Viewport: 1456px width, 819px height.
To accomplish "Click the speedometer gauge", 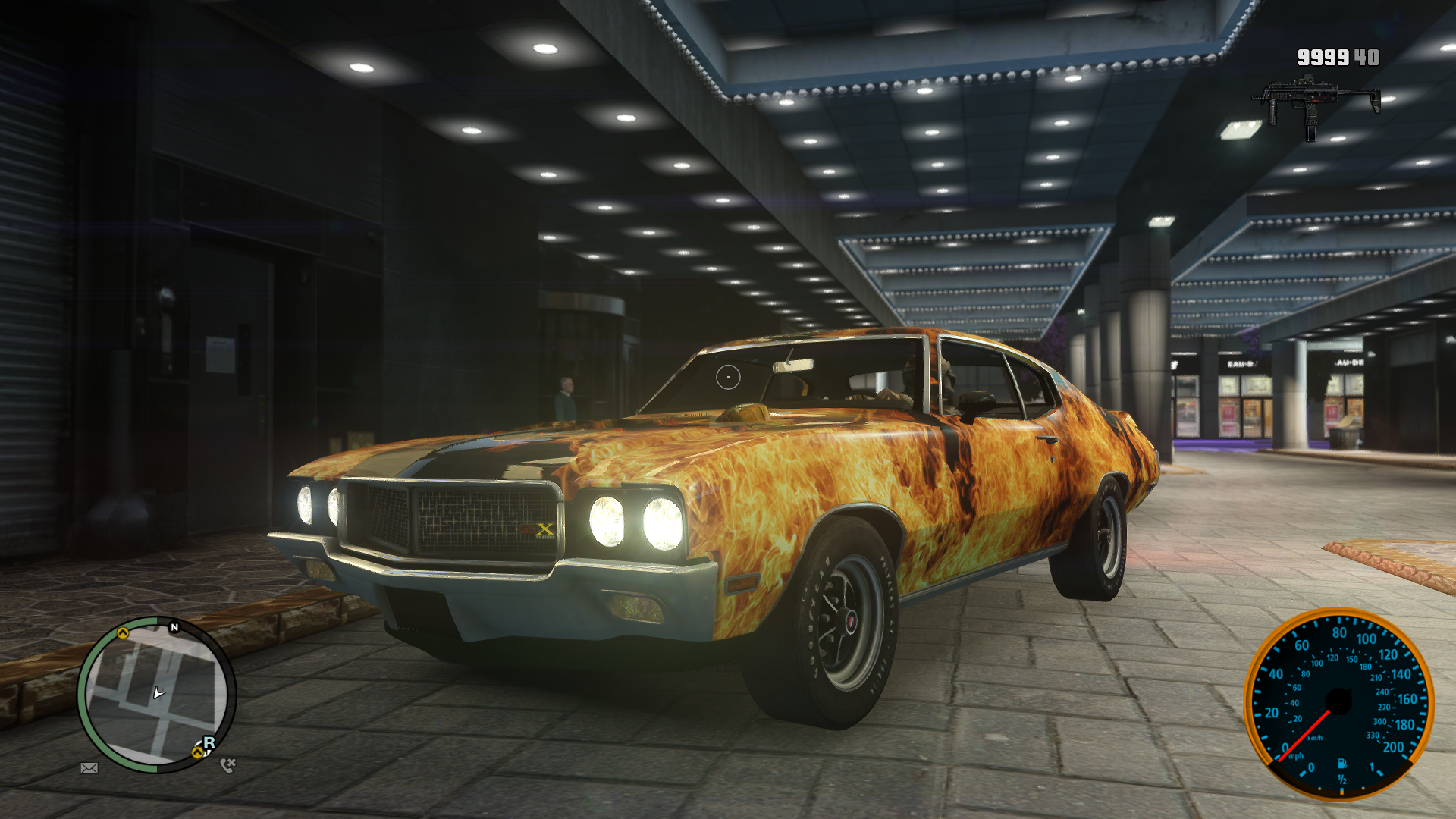I will click(1338, 703).
